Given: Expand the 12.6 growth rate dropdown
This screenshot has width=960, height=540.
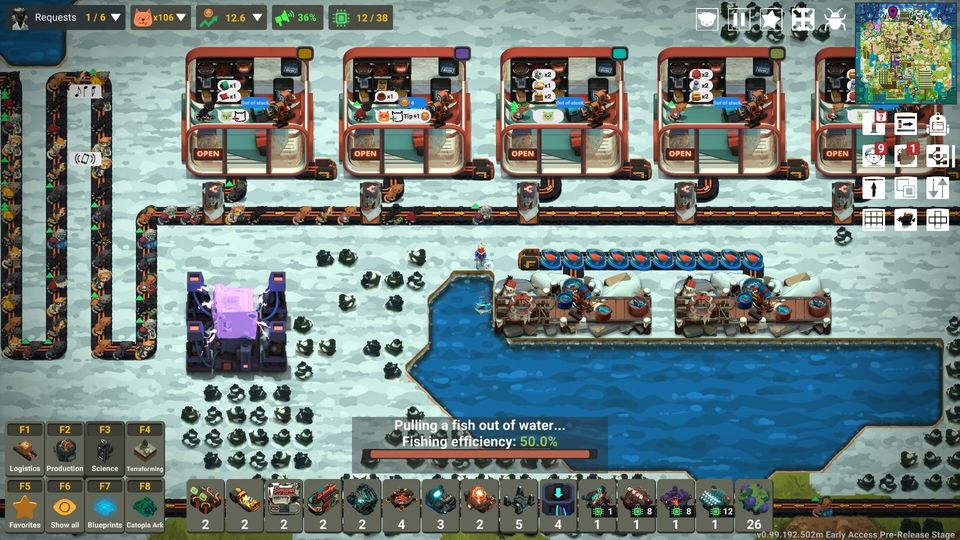Looking at the screenshot, I should pyautogui.click(x=258, y=17).
